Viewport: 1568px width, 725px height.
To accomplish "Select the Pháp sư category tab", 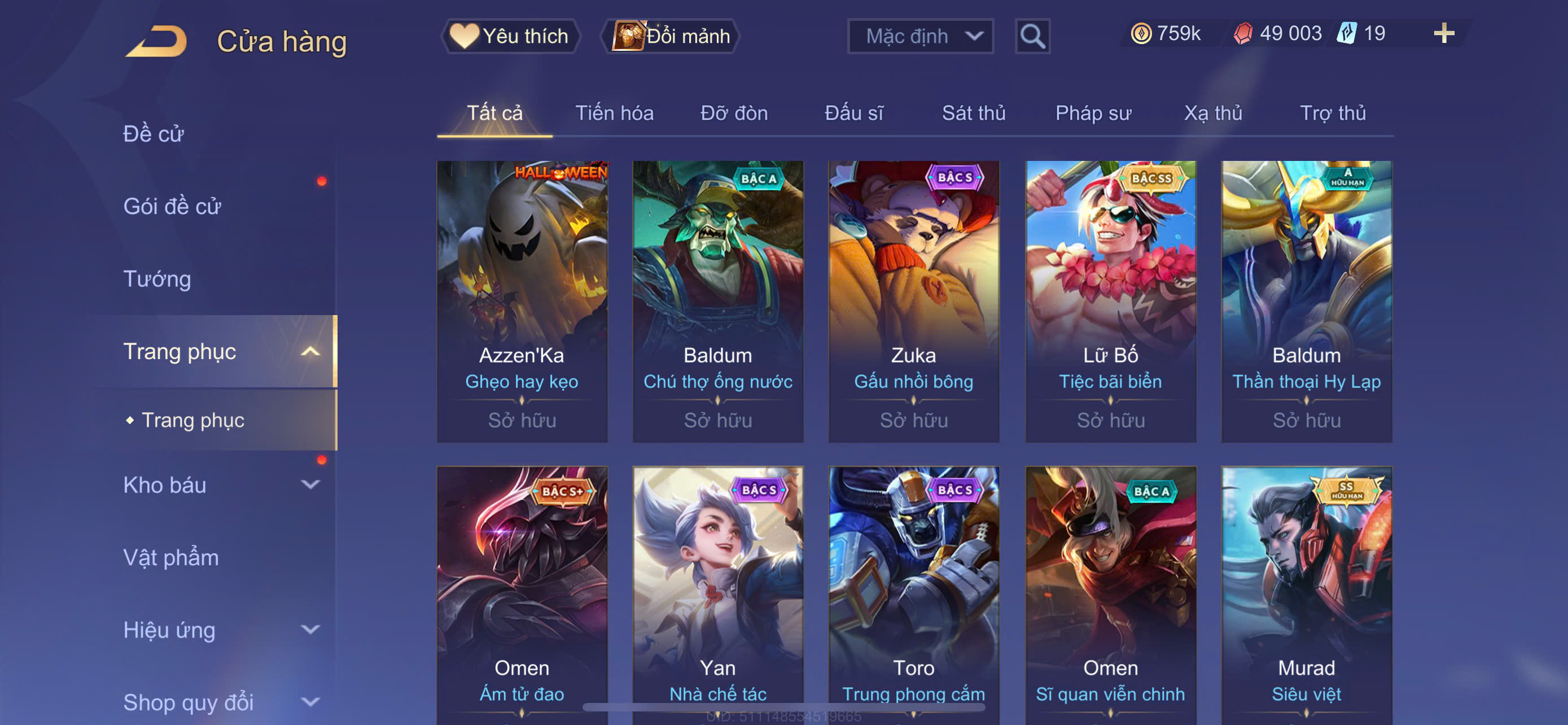I will pyautogui.click(x=1093, y=113).
